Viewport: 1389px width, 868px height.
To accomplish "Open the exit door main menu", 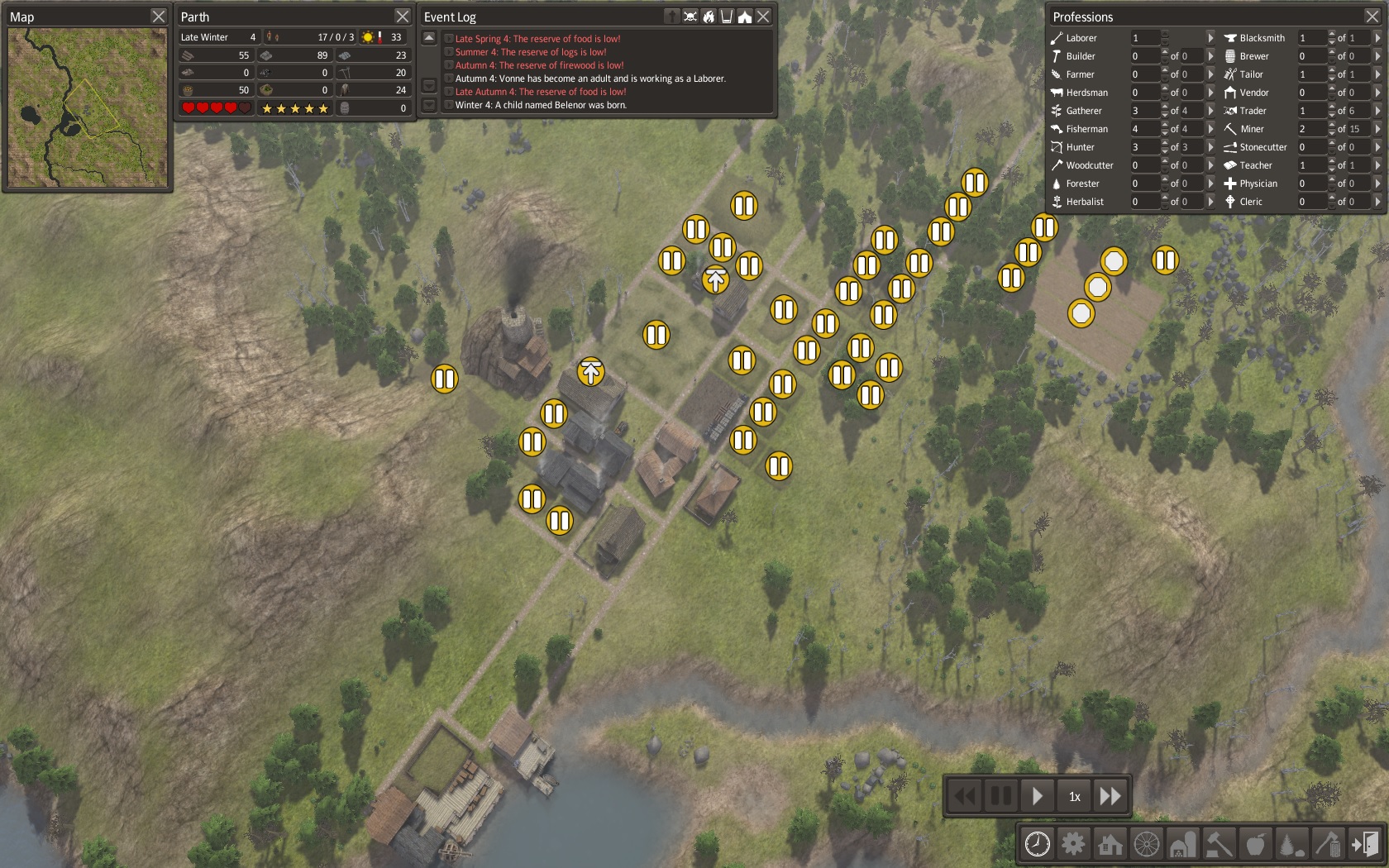I will pyautogui.click(x=1365, y=844).
